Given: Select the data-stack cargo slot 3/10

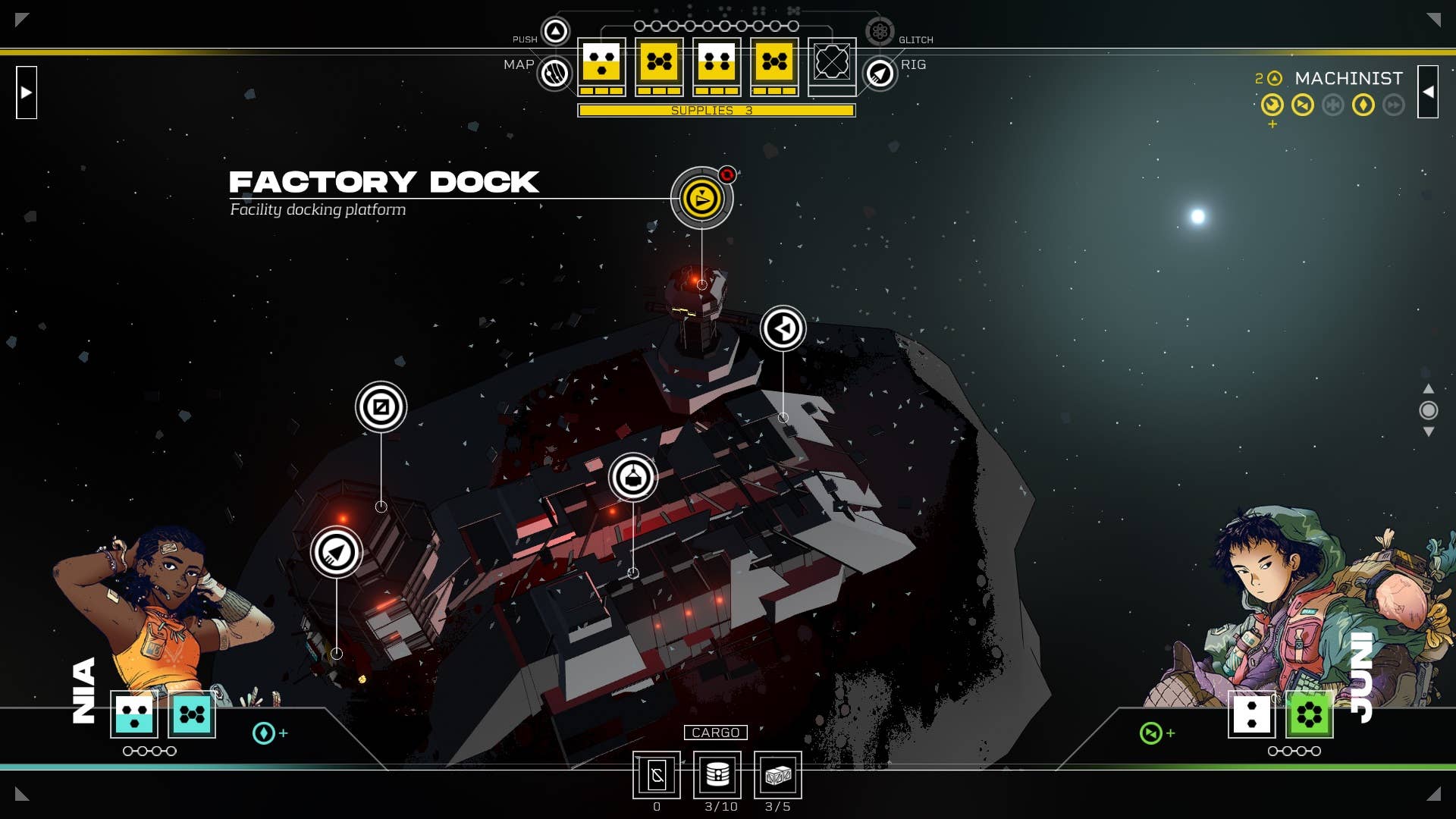Looking at the screenshot, I should click(x=717, y=775).
